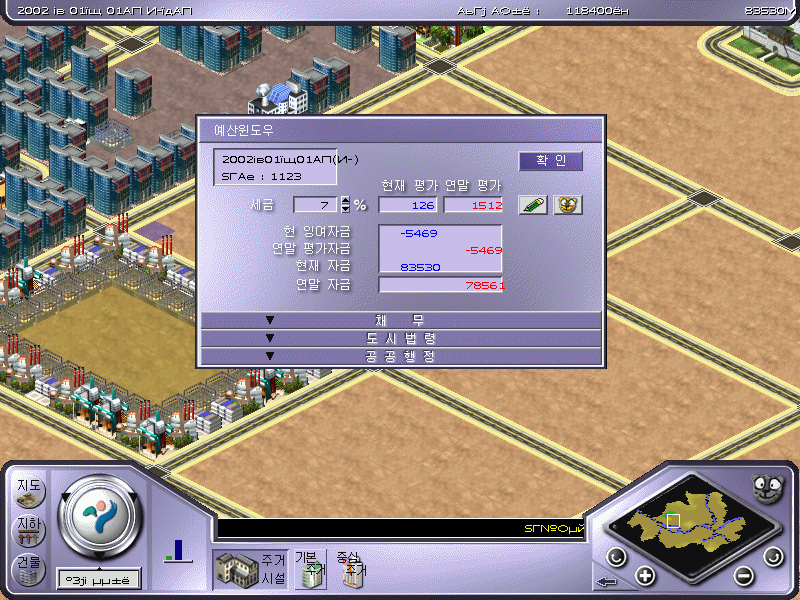Click the bear face advisor button in budget window
The height and width of the screenshot is (600, 800).
pyautogui.click(x=568, y=204)
